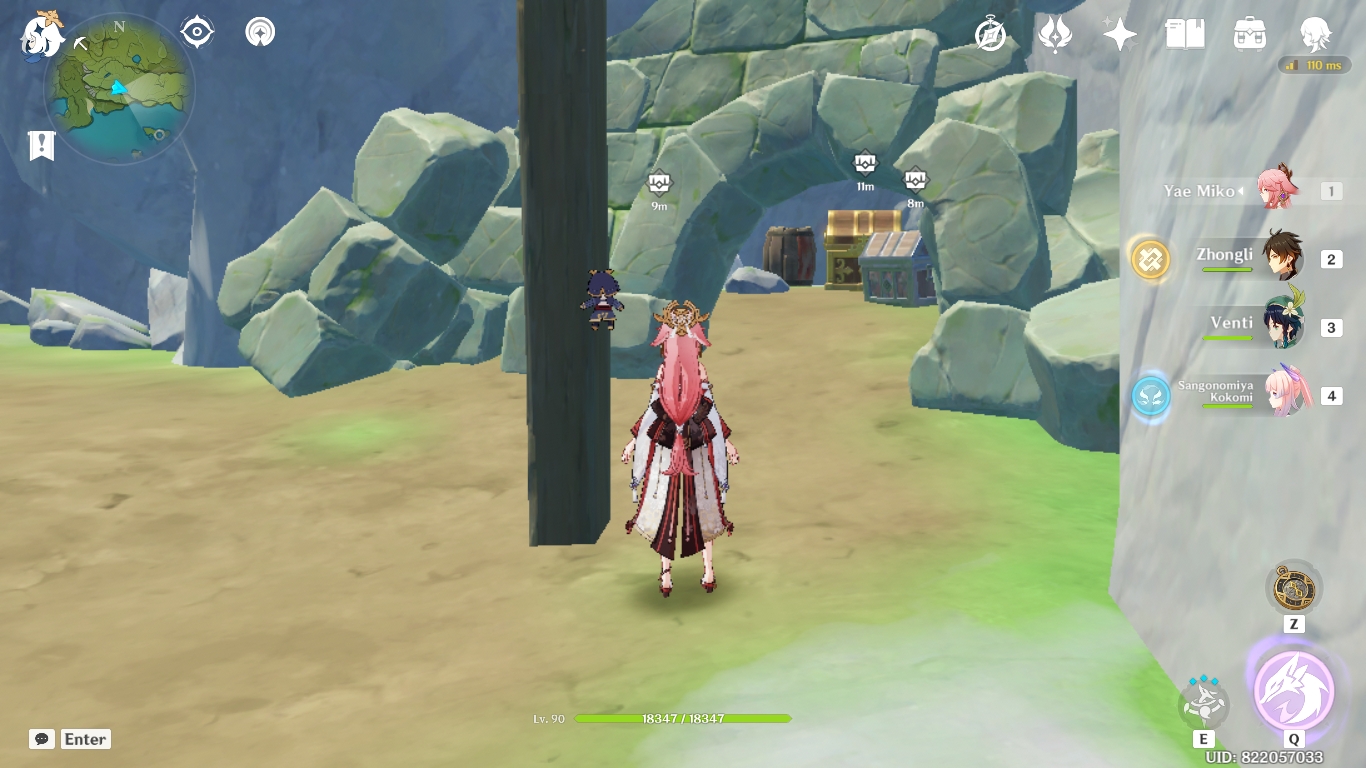Open the Wish menu star icon
The width and height of the screenshot is (1366, 768).
click(1119, 32)
